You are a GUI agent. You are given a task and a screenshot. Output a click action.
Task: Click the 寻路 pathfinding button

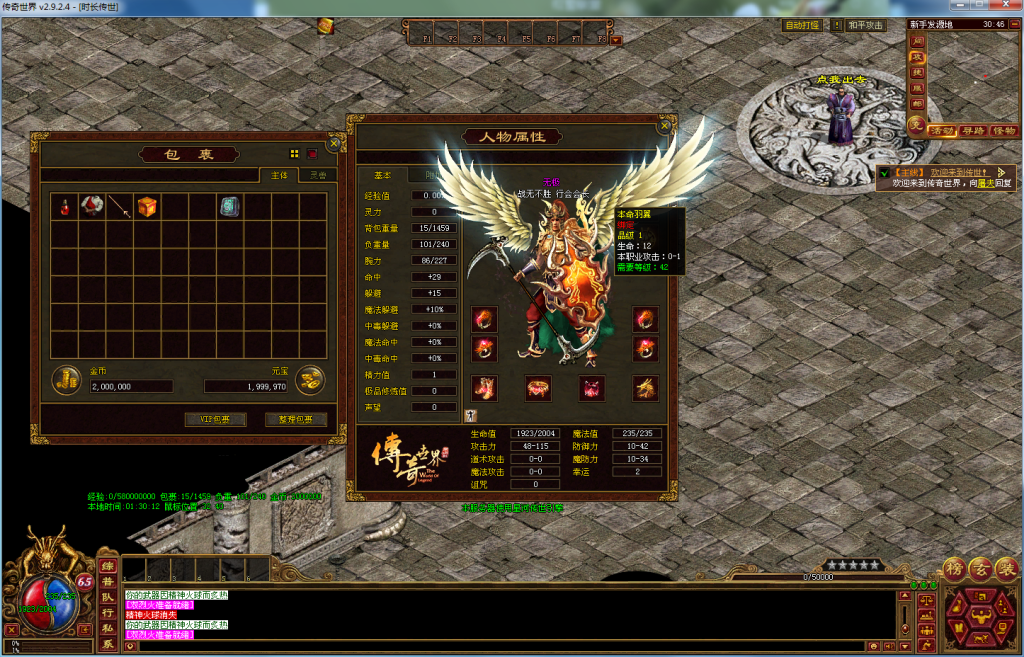(x=973, y=131)
